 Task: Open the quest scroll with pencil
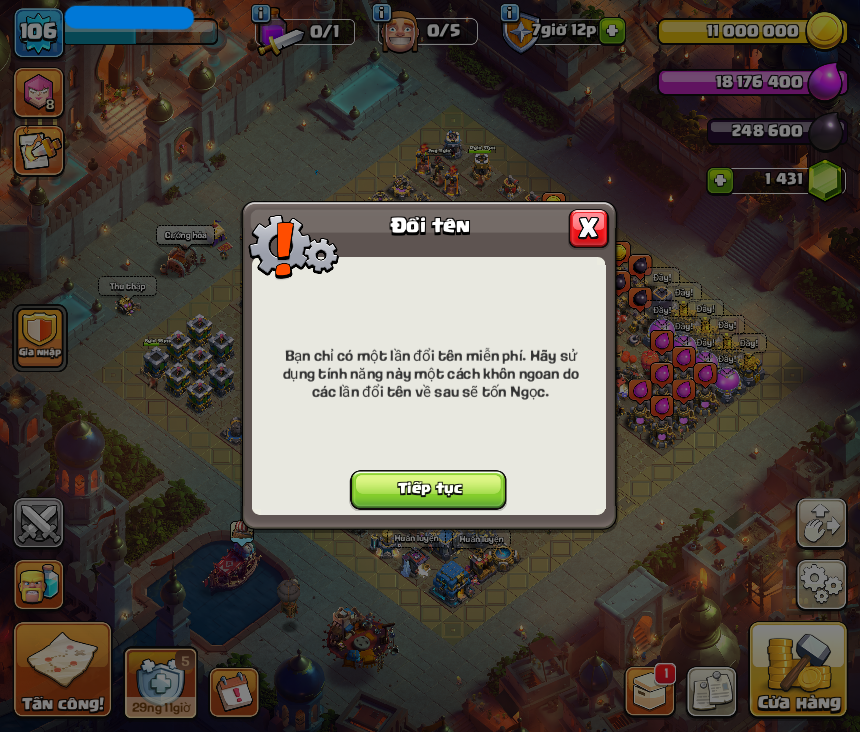coord(38,151)
